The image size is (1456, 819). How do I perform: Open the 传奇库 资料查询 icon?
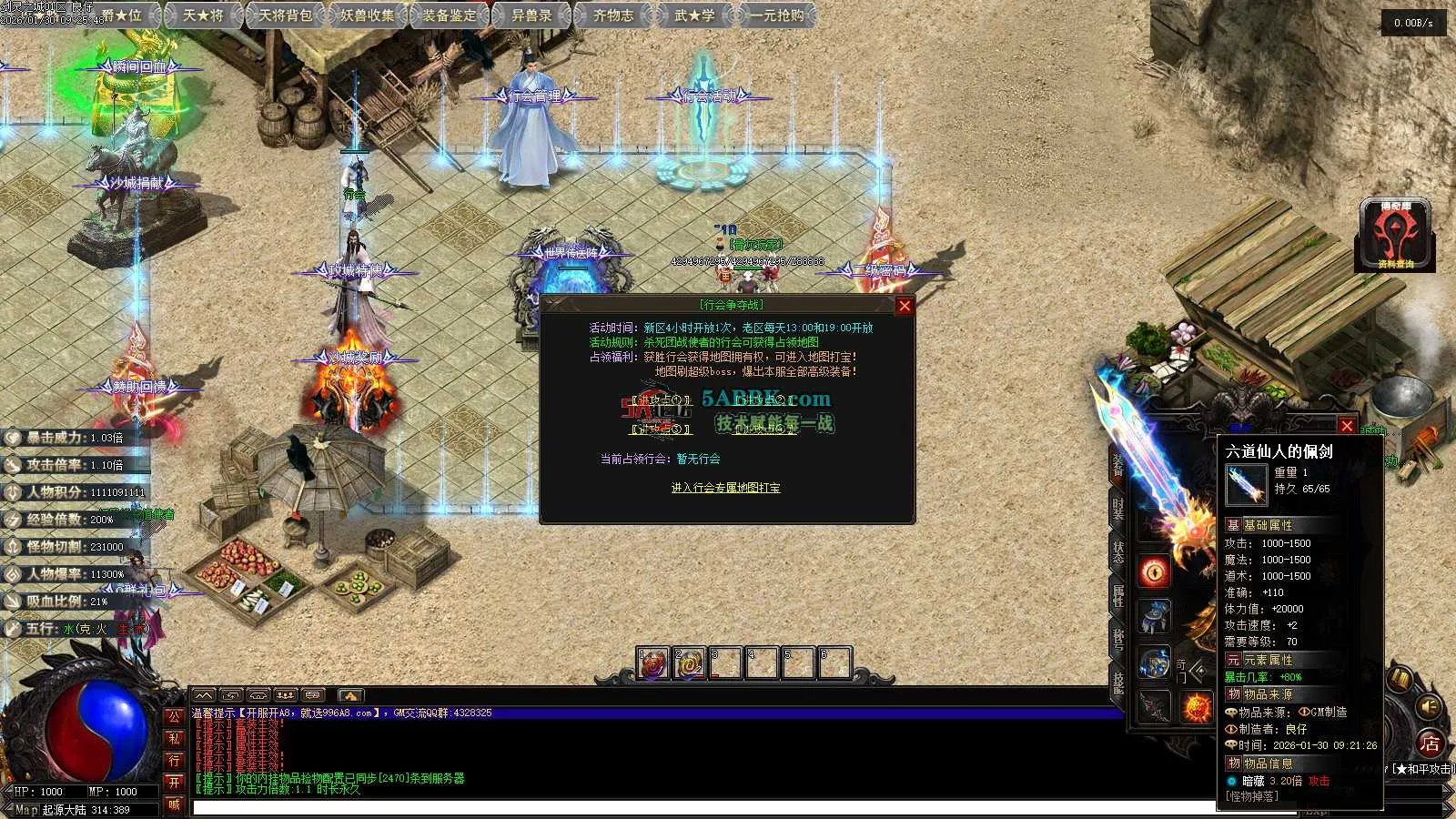(x=1395, y=236)
